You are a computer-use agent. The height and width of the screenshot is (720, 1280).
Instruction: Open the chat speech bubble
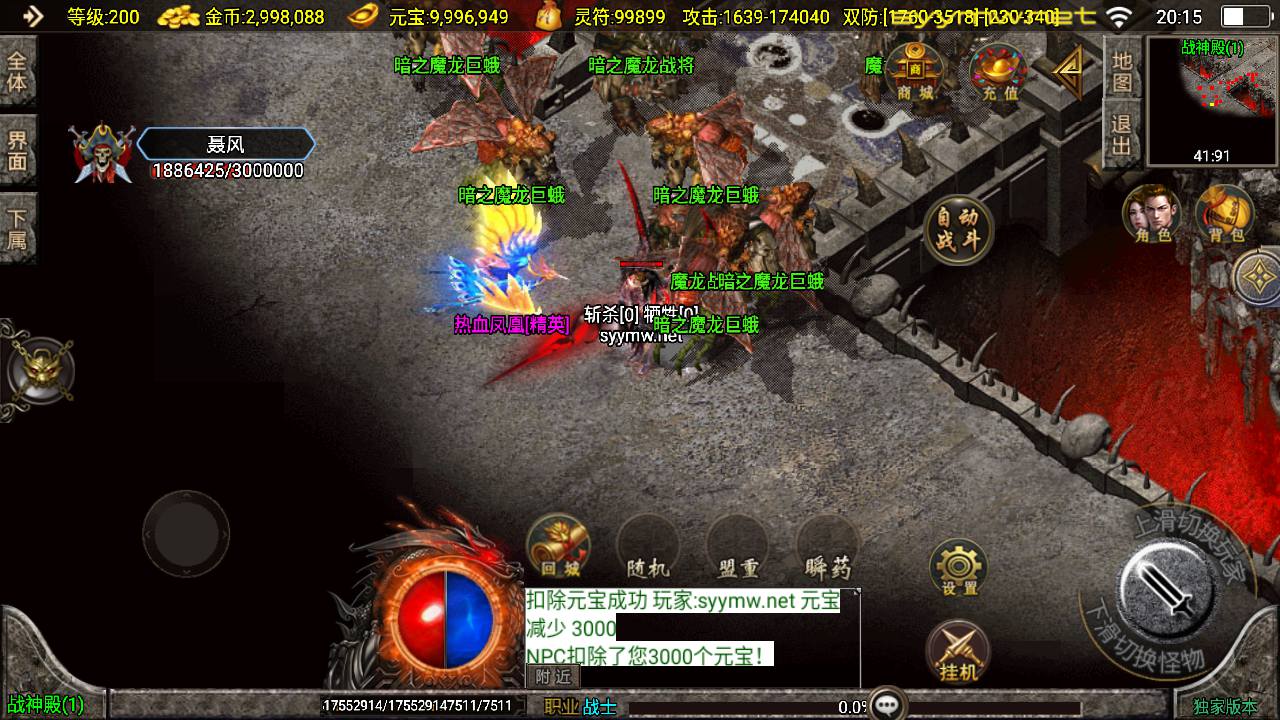point(886,705)
